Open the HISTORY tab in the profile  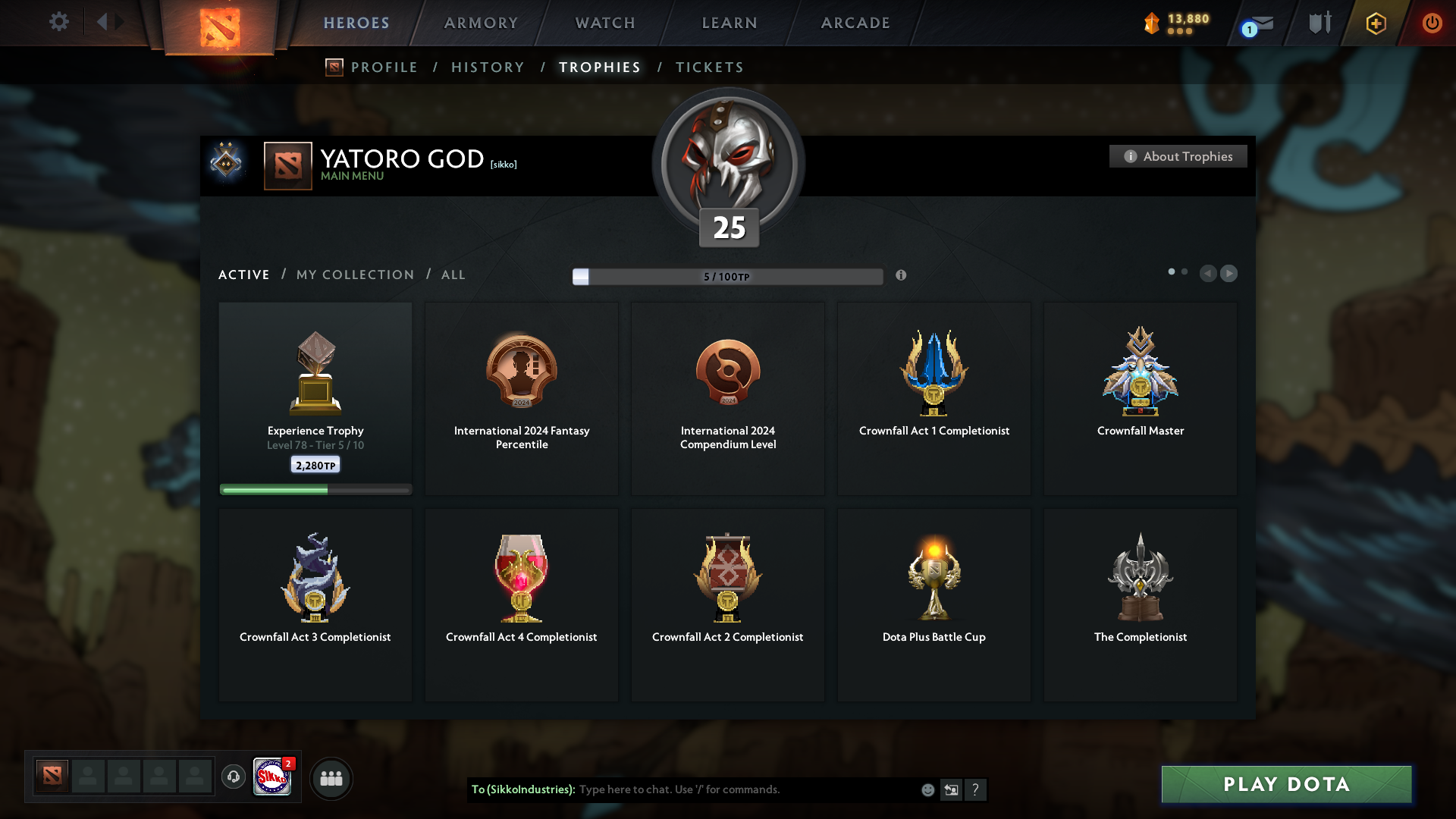(487, 67)
